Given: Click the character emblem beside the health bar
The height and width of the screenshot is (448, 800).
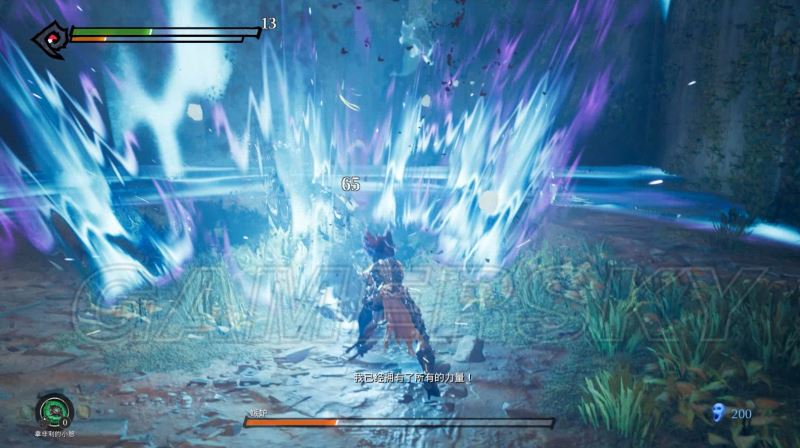Looking at the screenshot, I should [x=48, y=40].
